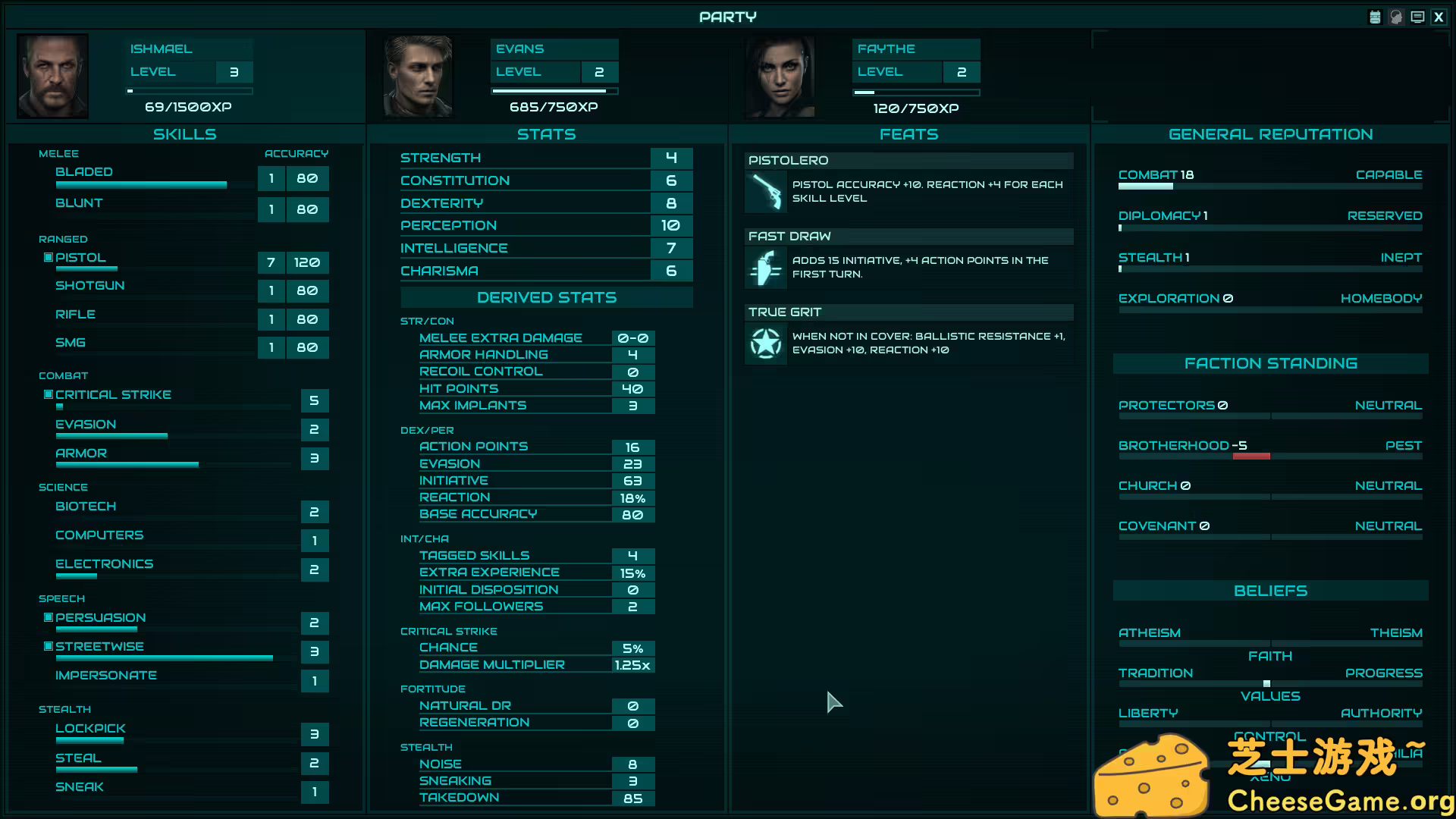Switch to the Skills panel header
The width and height of the screenshot is (1456, 819).
185,133
